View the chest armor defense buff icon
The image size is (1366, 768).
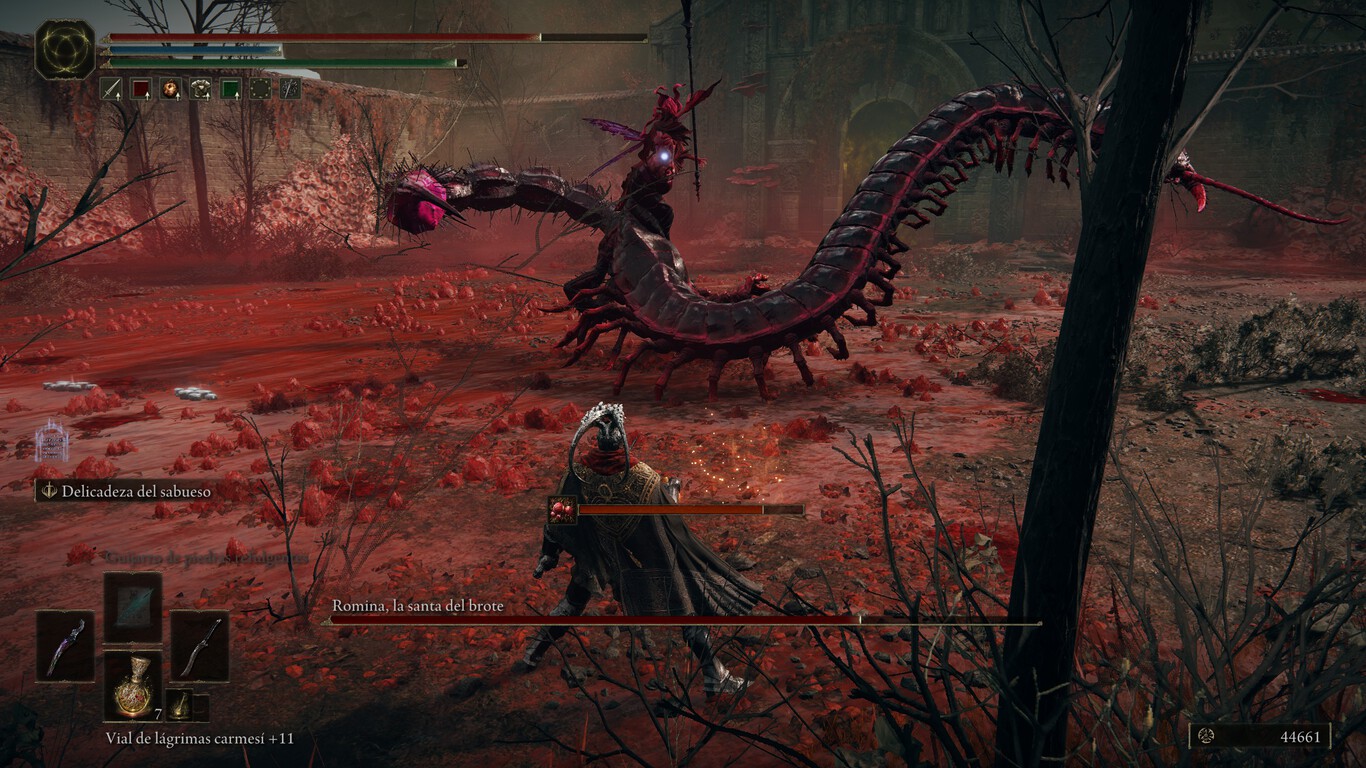(200, 89)
